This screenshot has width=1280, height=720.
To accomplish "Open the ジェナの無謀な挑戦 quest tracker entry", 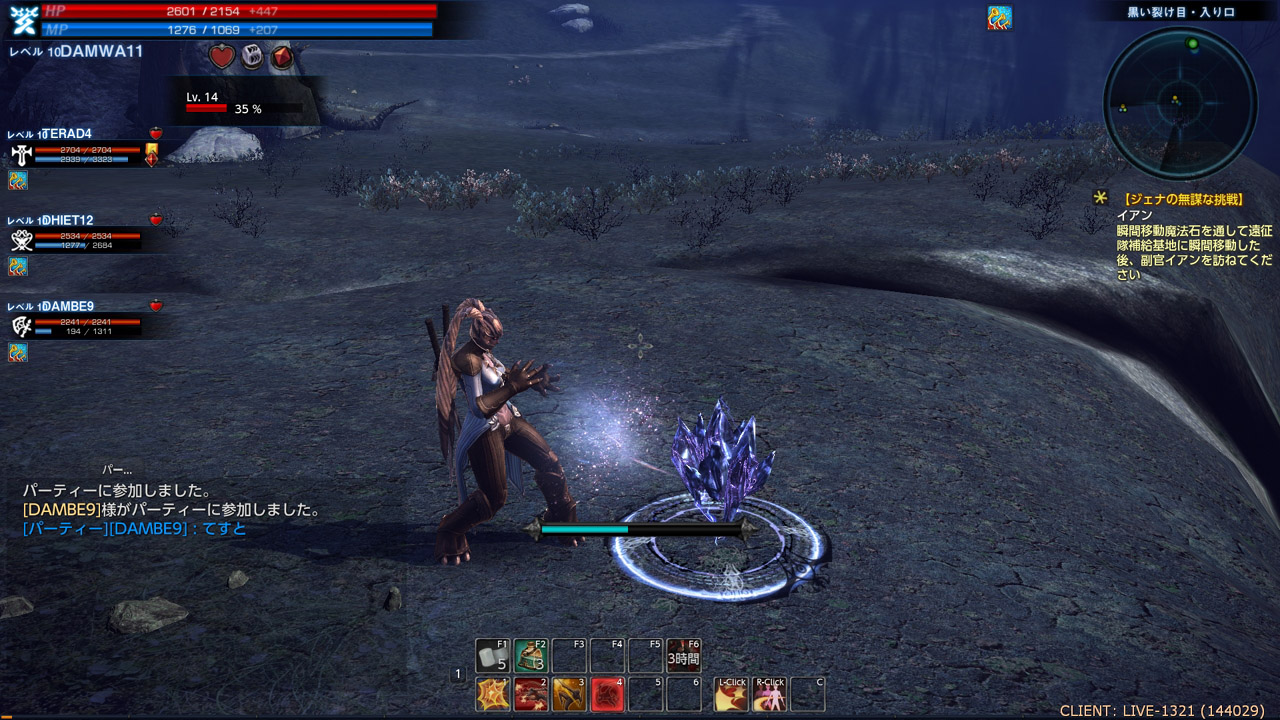I will point(1184,200).
